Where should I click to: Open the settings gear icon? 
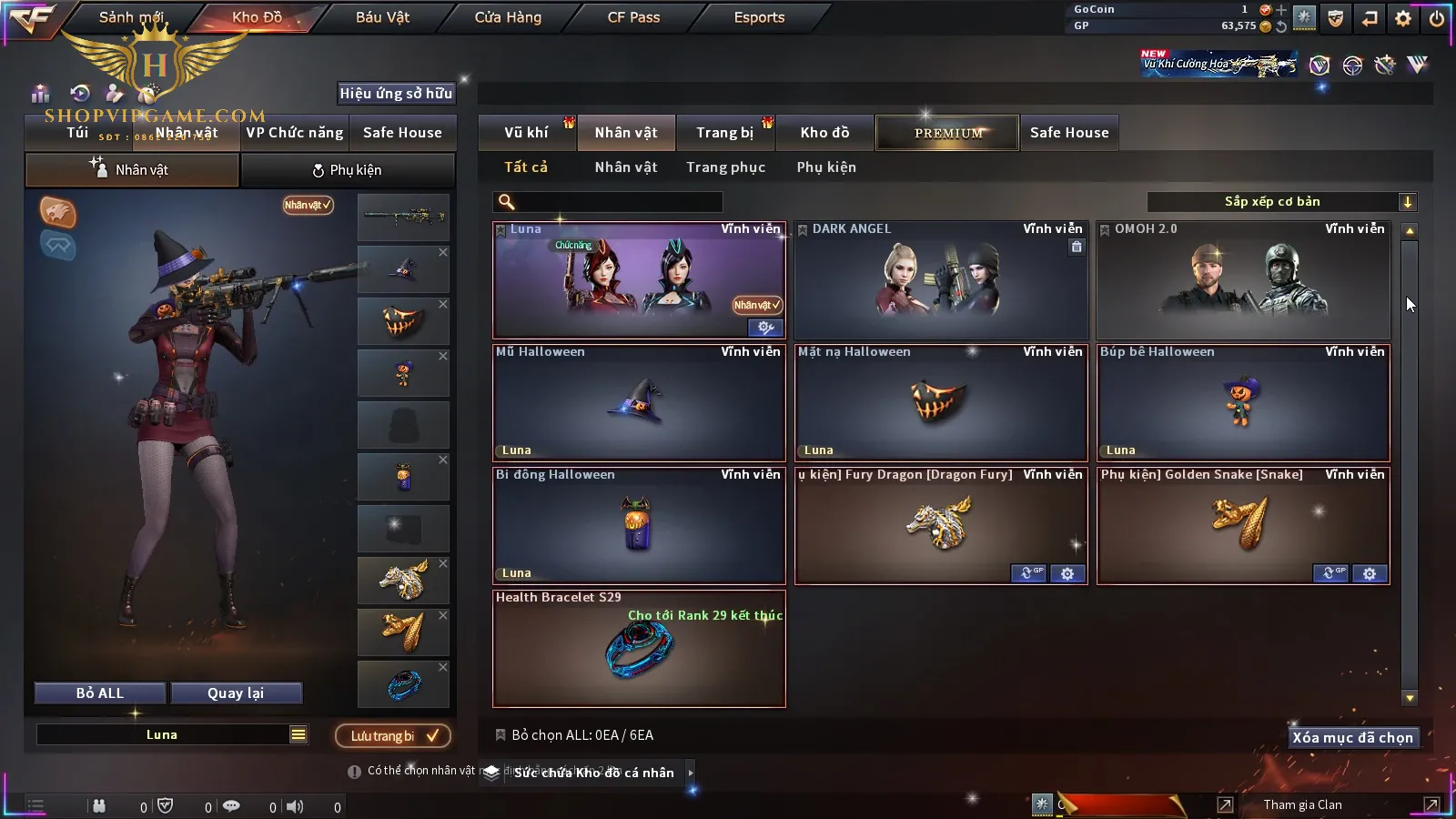1403,18
